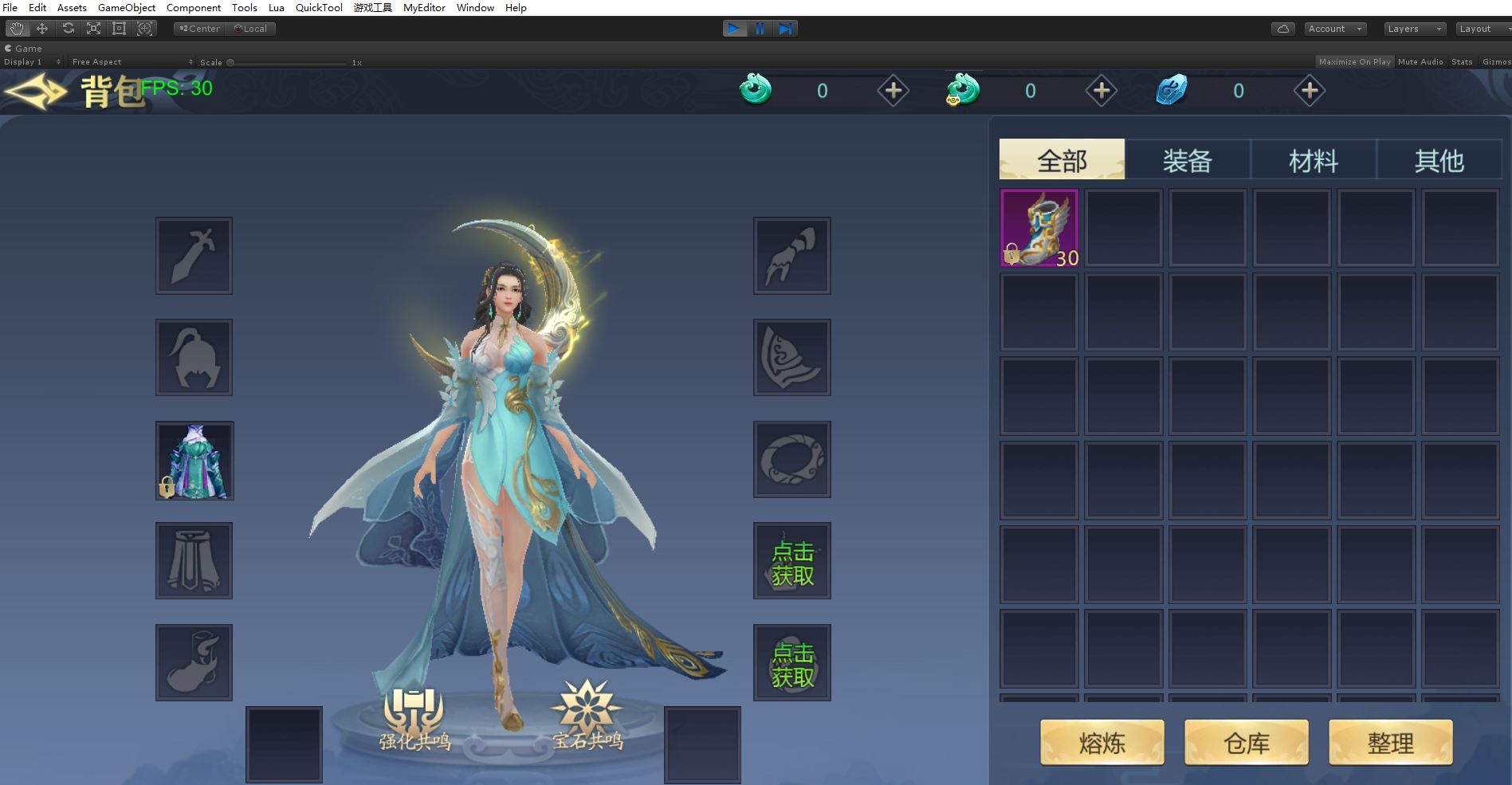Show the 其他 category tab
This screenshot has height=785, width=1512.
click(1439, 160)
